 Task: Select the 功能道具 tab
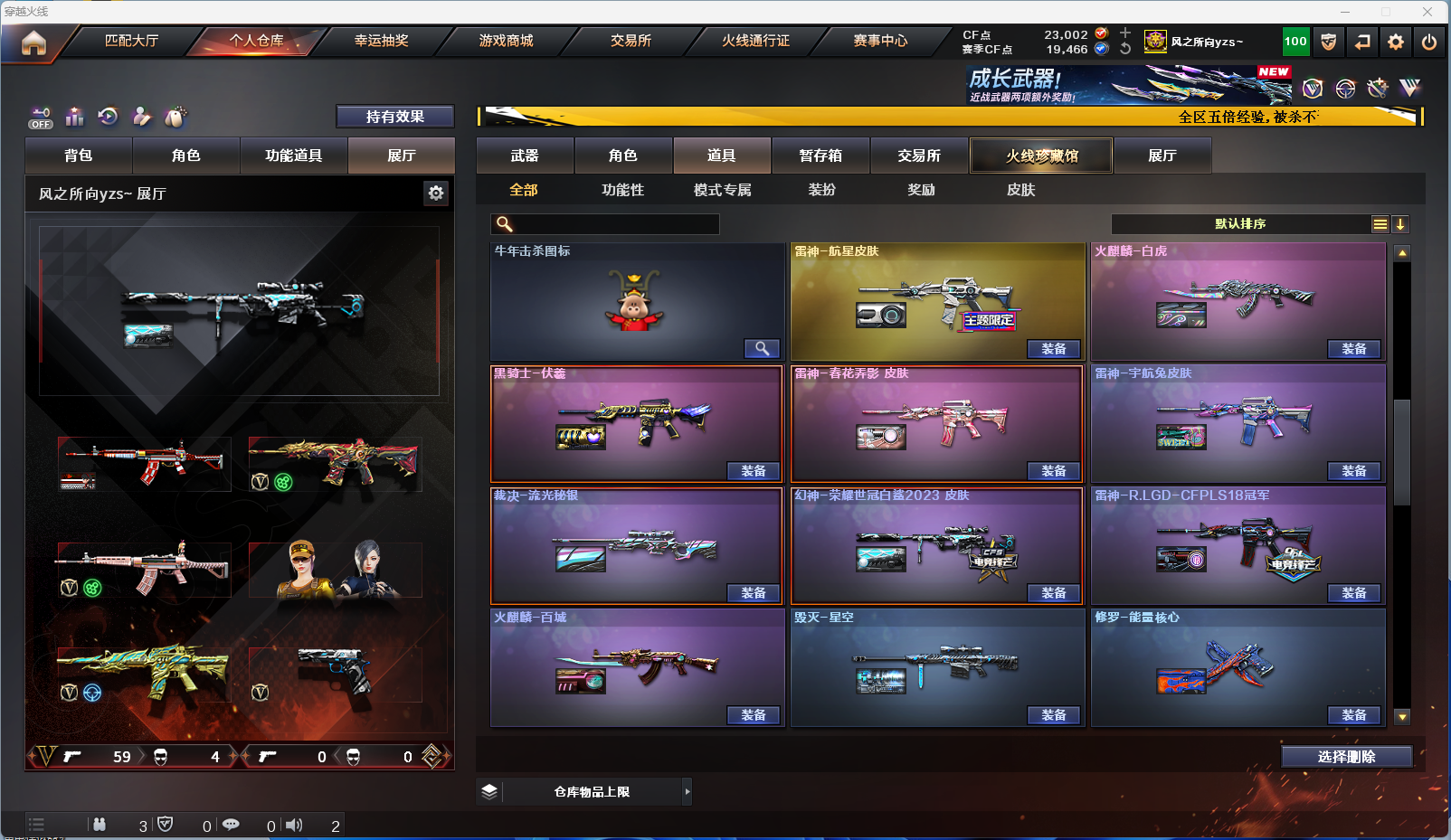[293, 156]
